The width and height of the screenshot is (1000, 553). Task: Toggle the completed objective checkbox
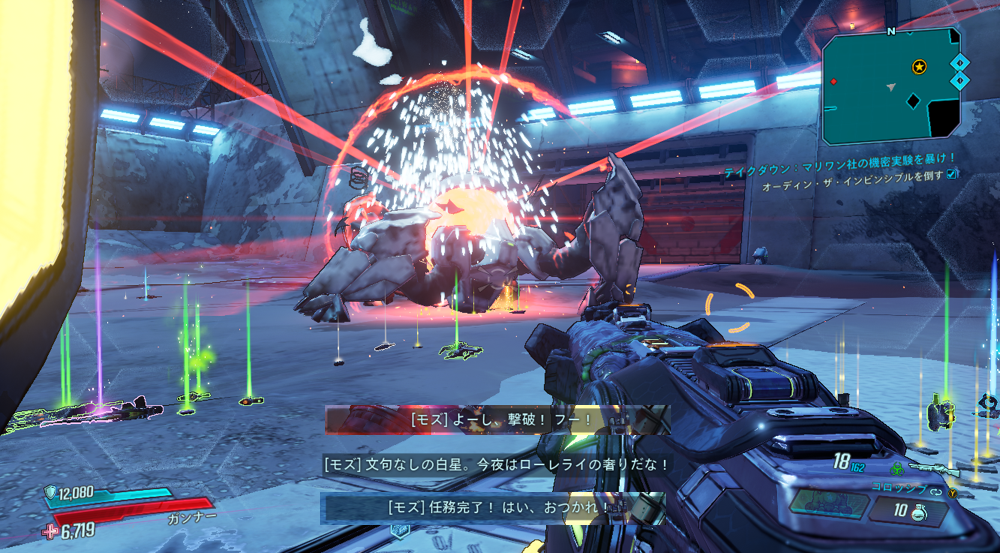[951, 173]
